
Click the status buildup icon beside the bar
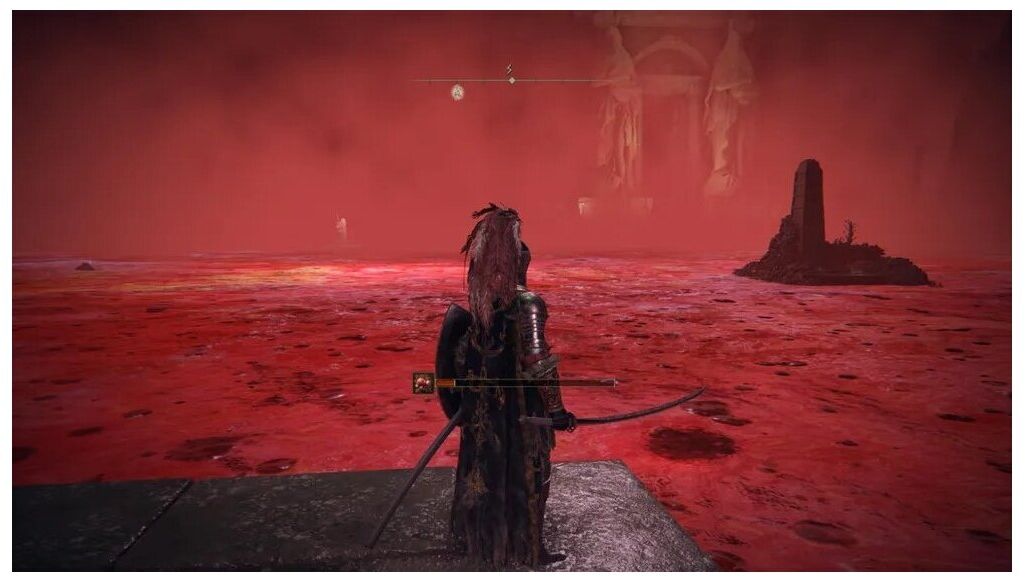click(424, 382)
